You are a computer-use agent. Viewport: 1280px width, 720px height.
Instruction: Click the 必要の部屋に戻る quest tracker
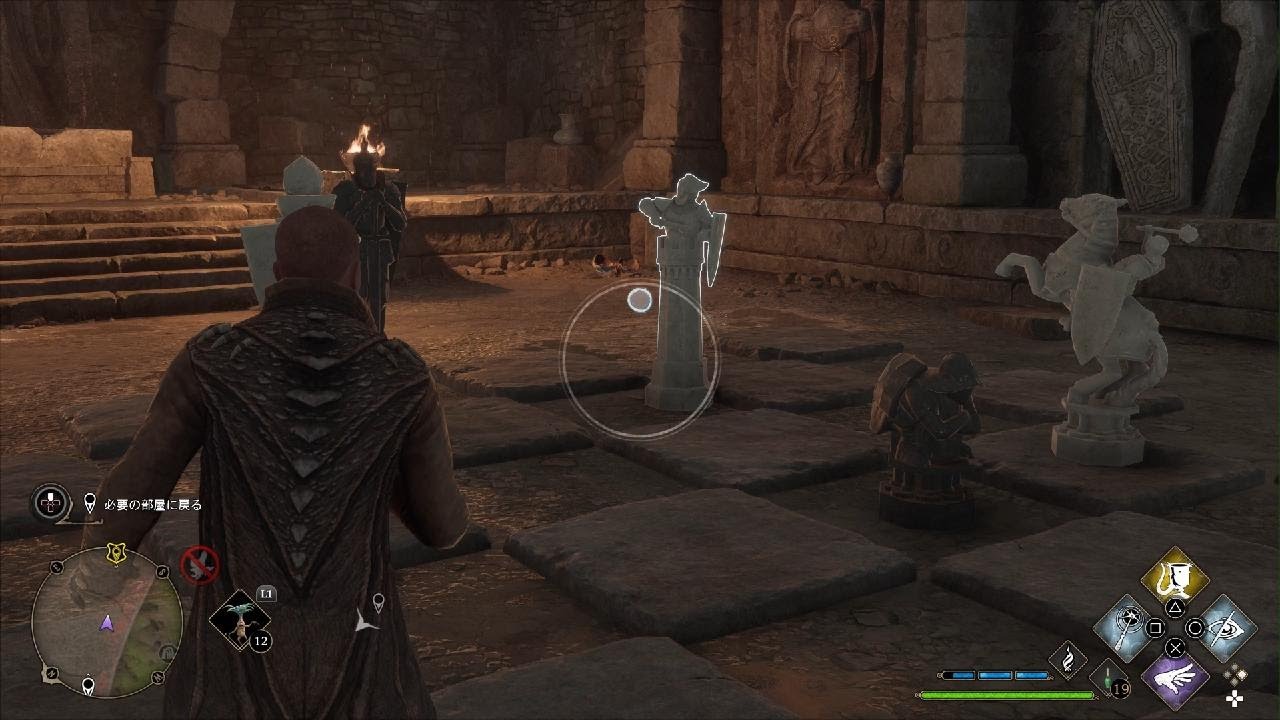(144, 505)
